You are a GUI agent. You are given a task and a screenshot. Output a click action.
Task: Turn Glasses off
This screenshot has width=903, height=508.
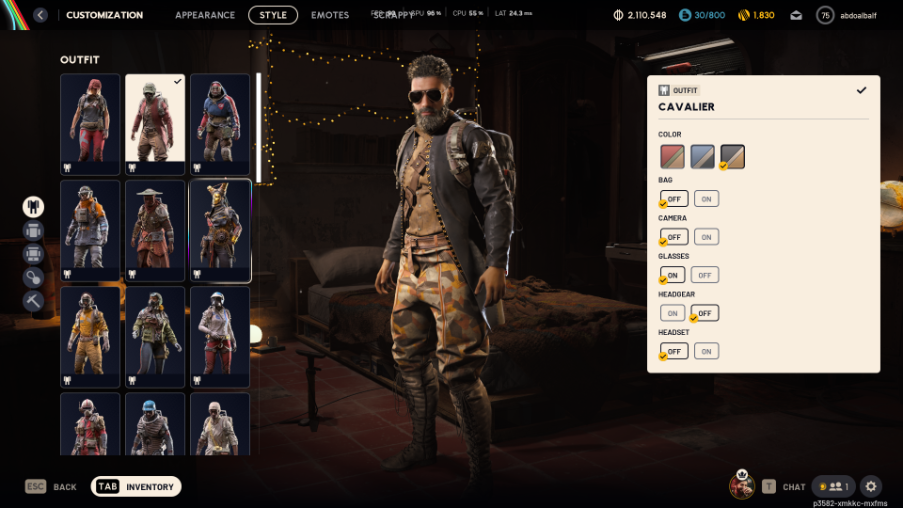click(705, 275)
